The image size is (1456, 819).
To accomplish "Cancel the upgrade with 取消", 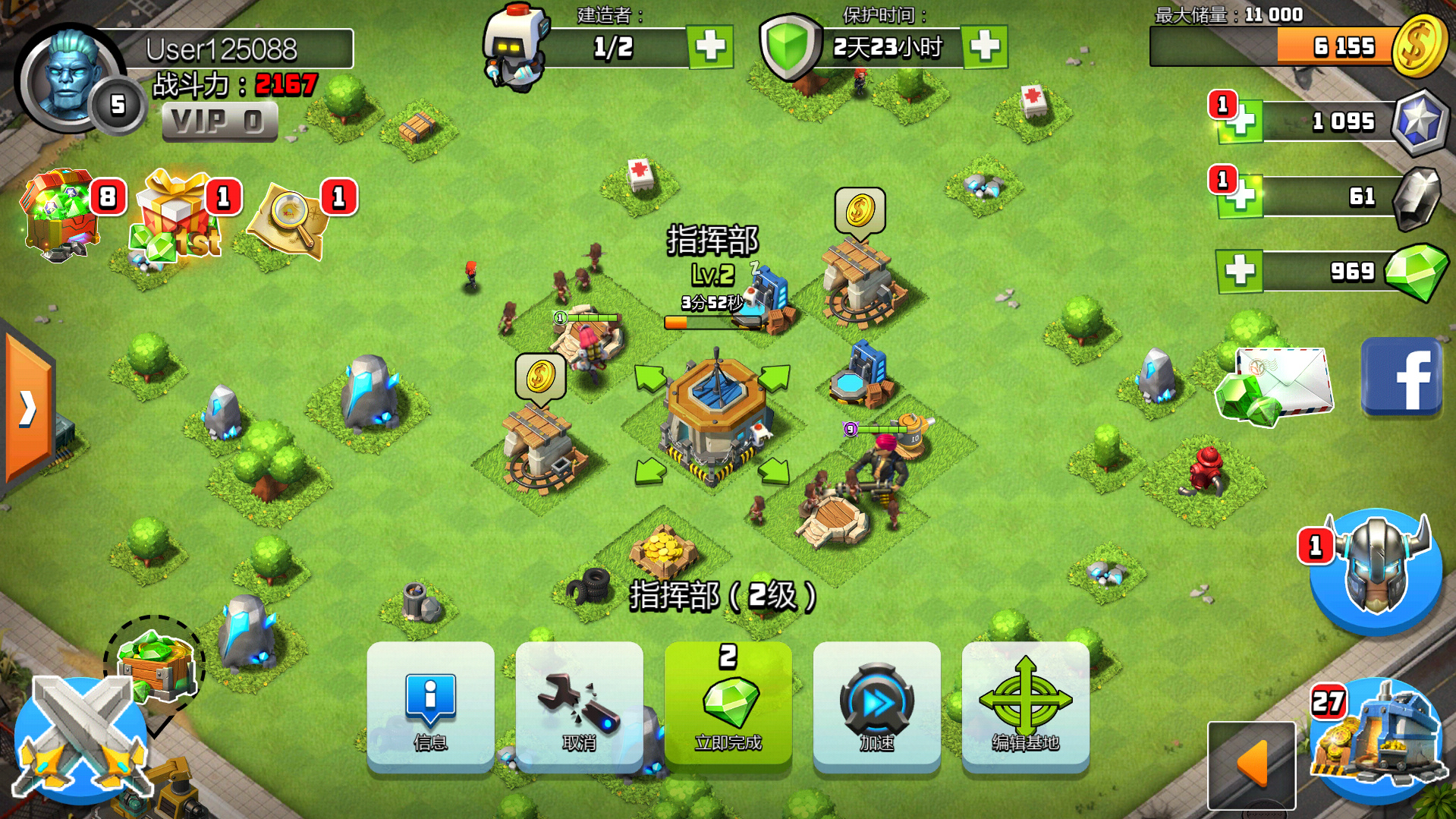I will 579,706.
